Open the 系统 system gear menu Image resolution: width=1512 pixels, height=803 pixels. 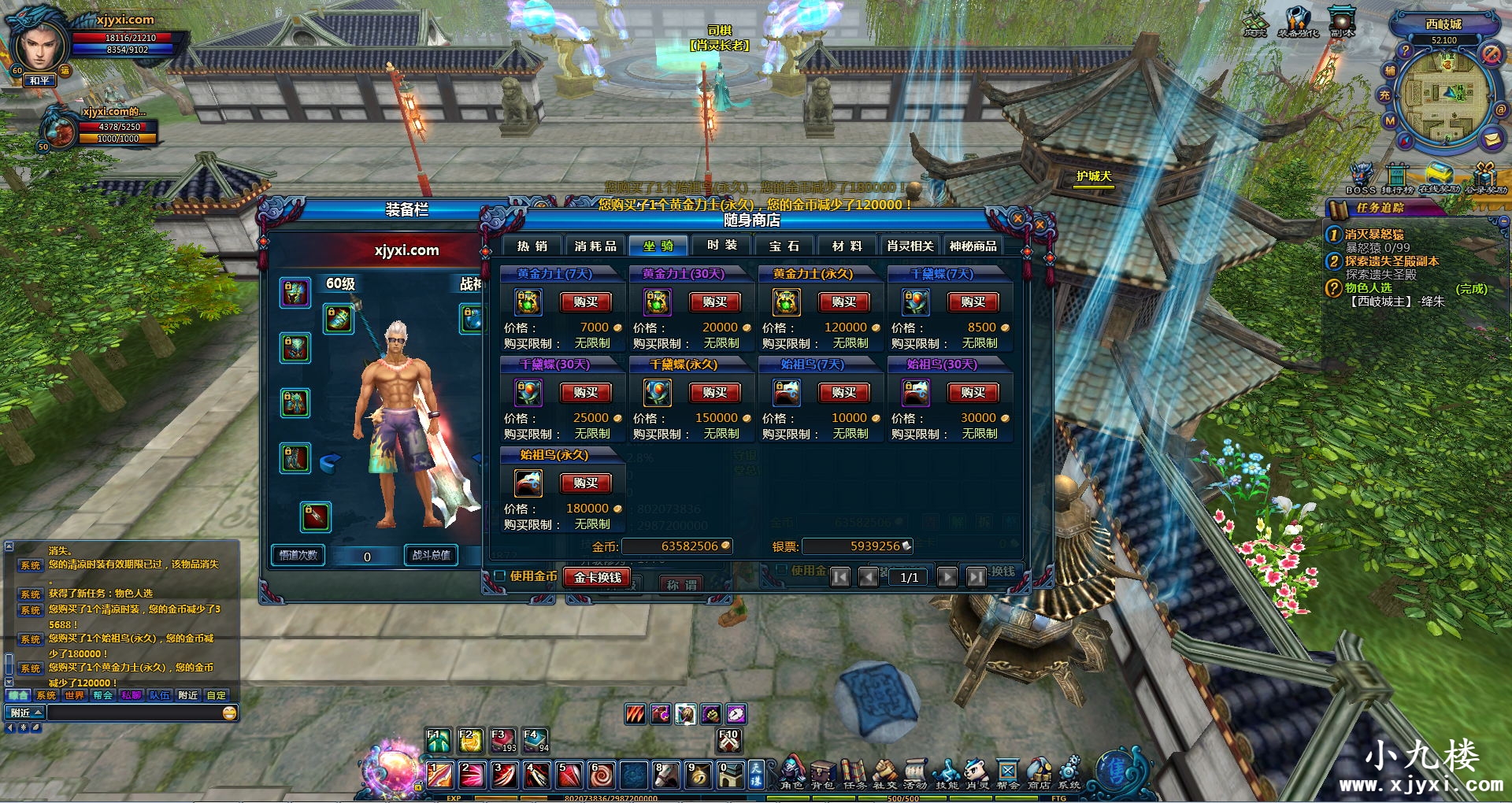coord(1069,772)
